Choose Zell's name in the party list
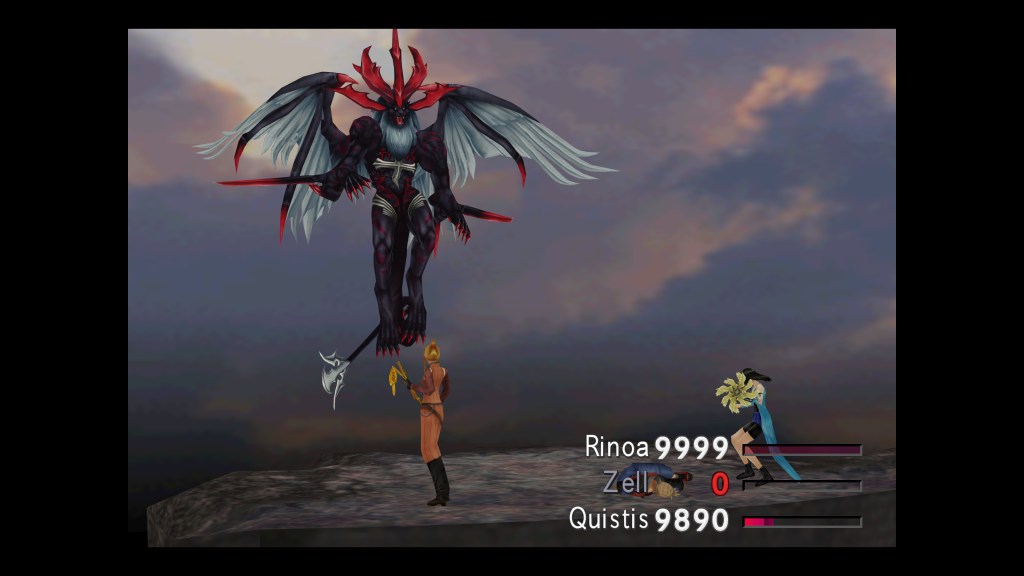The height and width of the screenshot is (576, 1024). (x=626, y=483)
